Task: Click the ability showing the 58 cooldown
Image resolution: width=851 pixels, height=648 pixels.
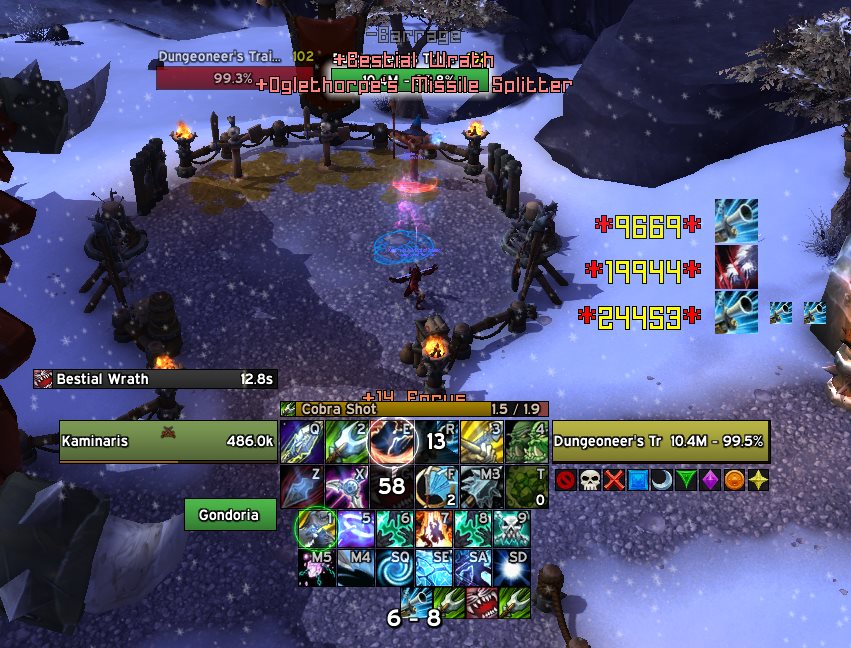Action: pyautogui.click(x=392, y=486)
